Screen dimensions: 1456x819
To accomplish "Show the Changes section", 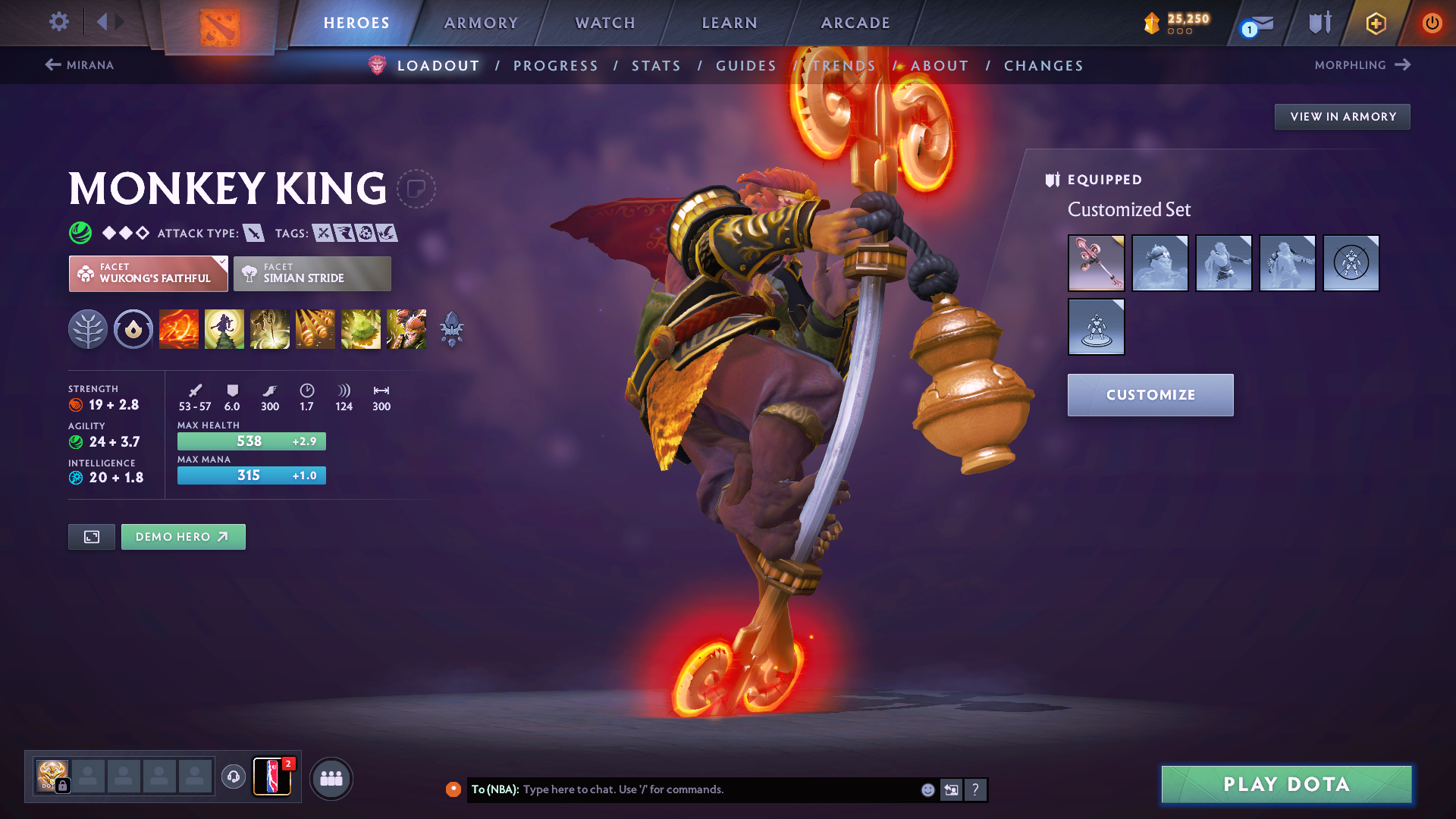I will (1043, 66).
